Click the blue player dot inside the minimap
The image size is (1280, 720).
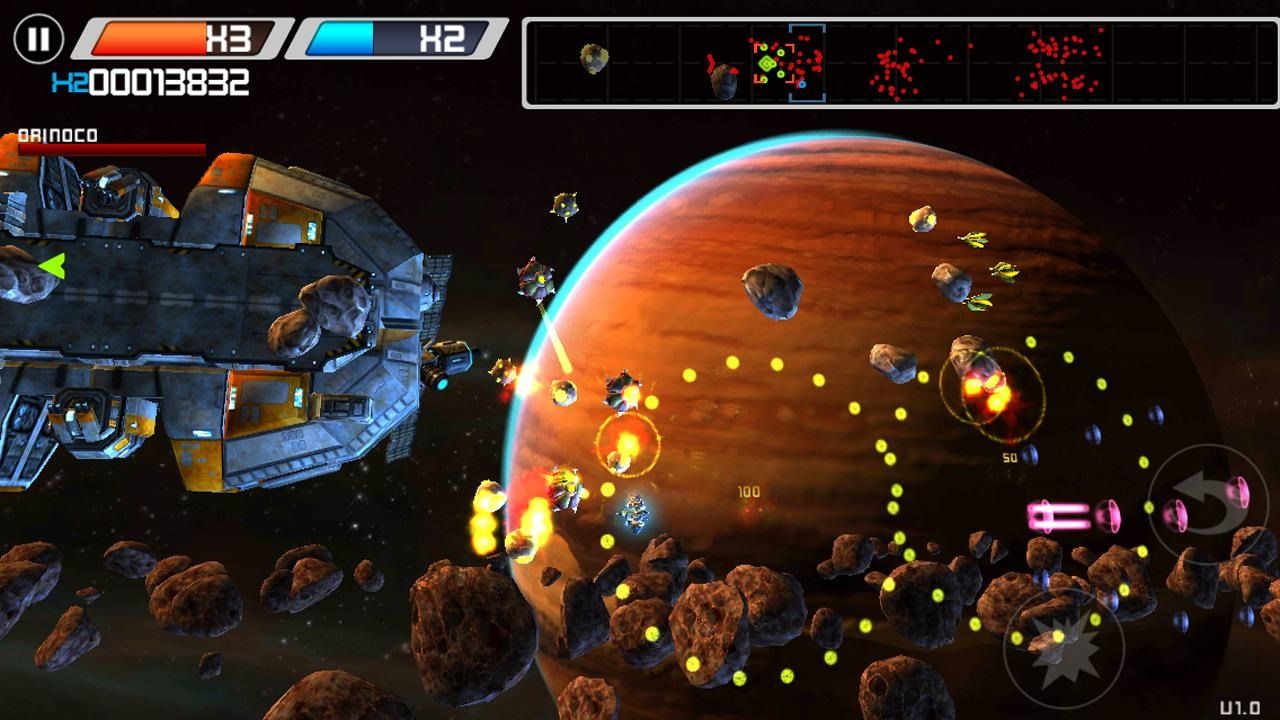coord(802,83)
